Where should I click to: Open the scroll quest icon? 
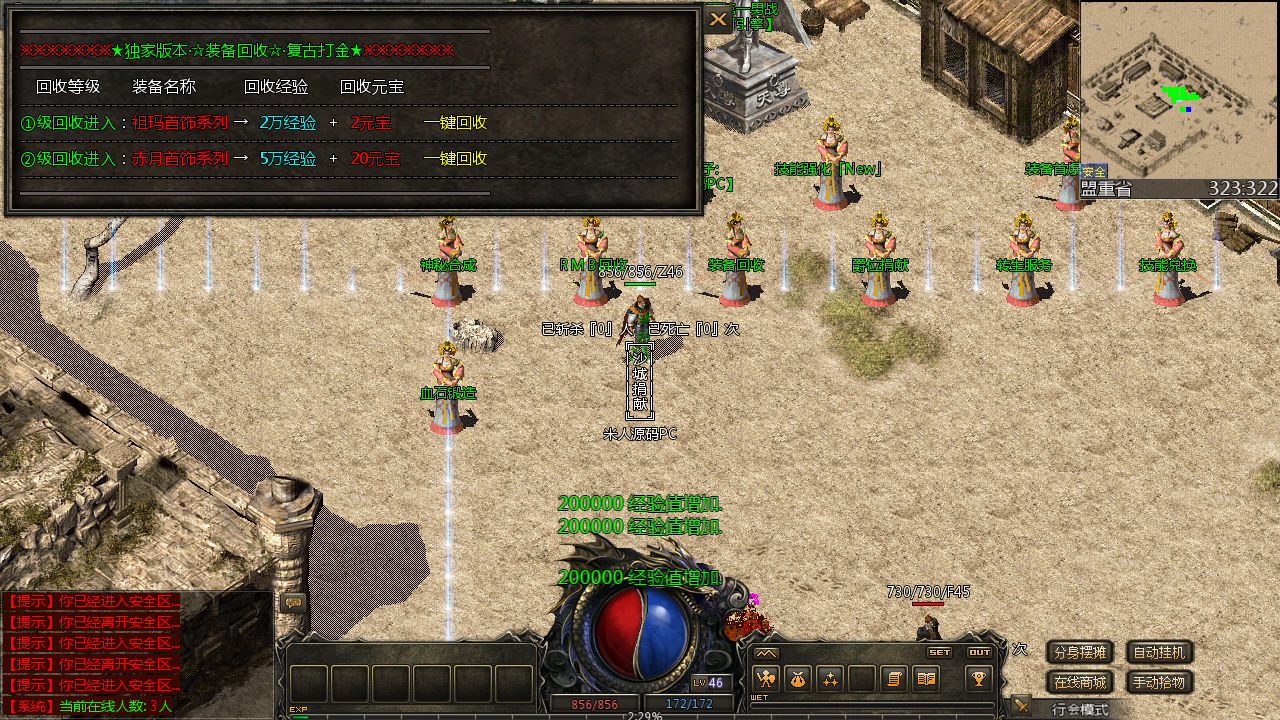click(895, 679)
